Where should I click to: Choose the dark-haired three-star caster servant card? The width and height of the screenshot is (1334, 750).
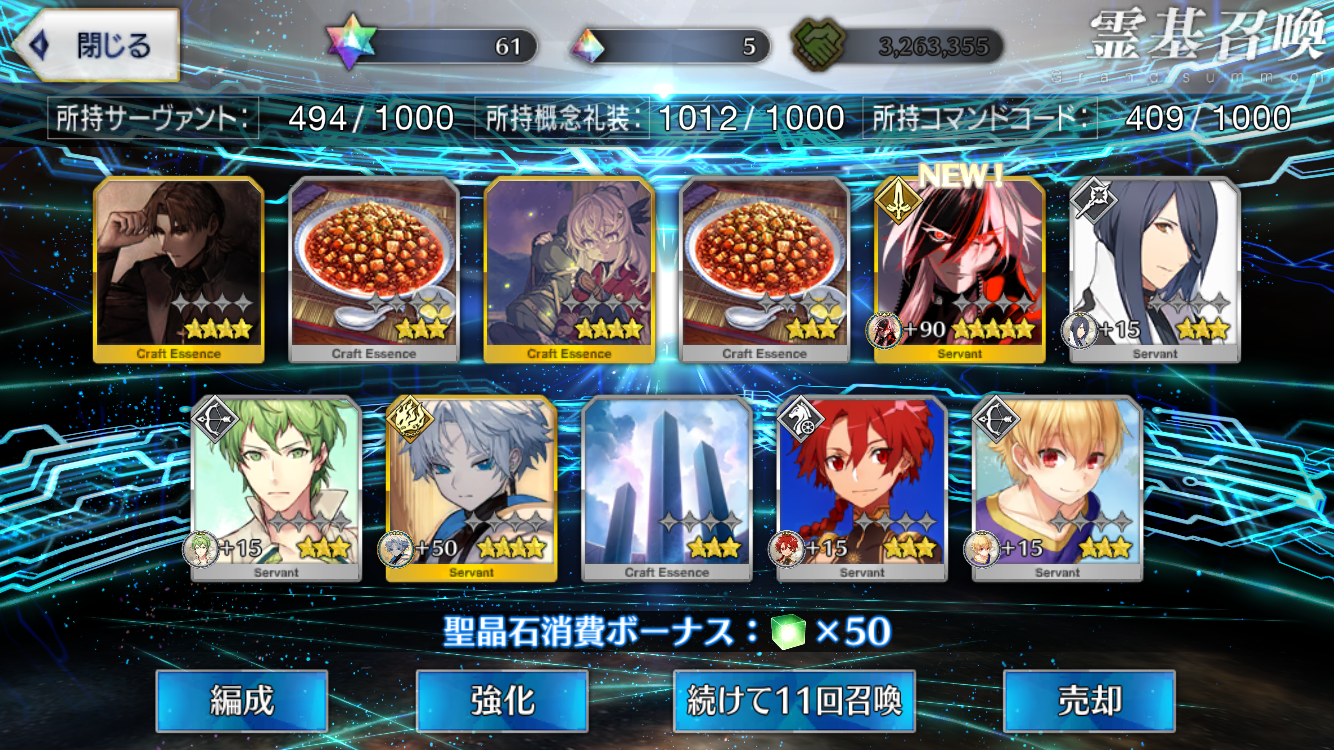[x=1155, y=270]
